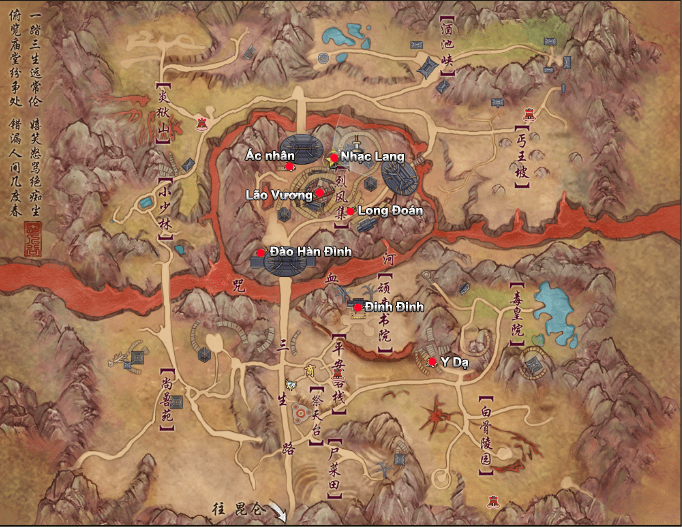
Task: Click the Đào Hàn Đình map marker
Action: click(x=261, y=253)
